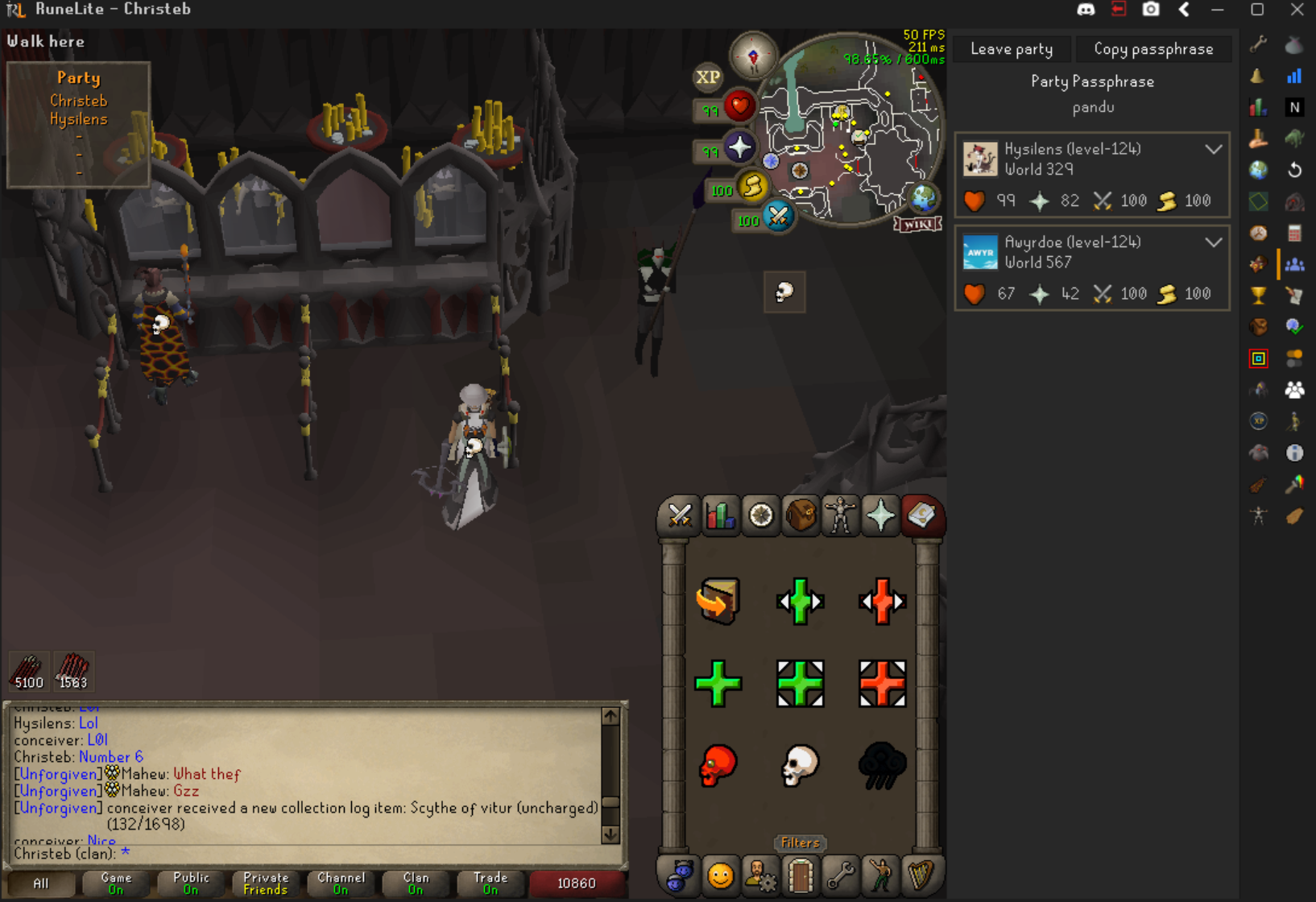Open the Inventory tab
Viewport: 1316px width, 902px height.
[801, 515]
